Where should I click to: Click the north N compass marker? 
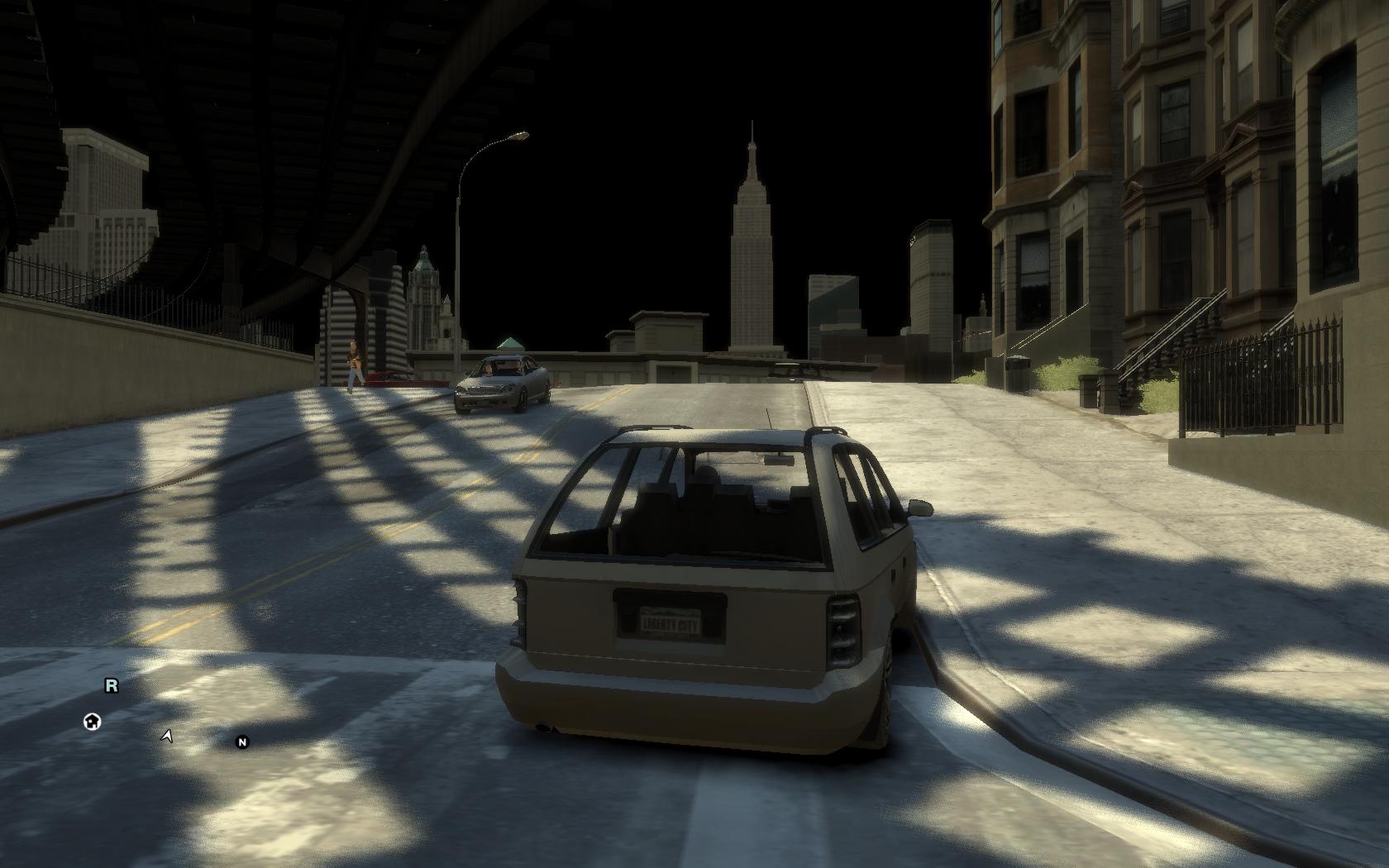point(242,742)
